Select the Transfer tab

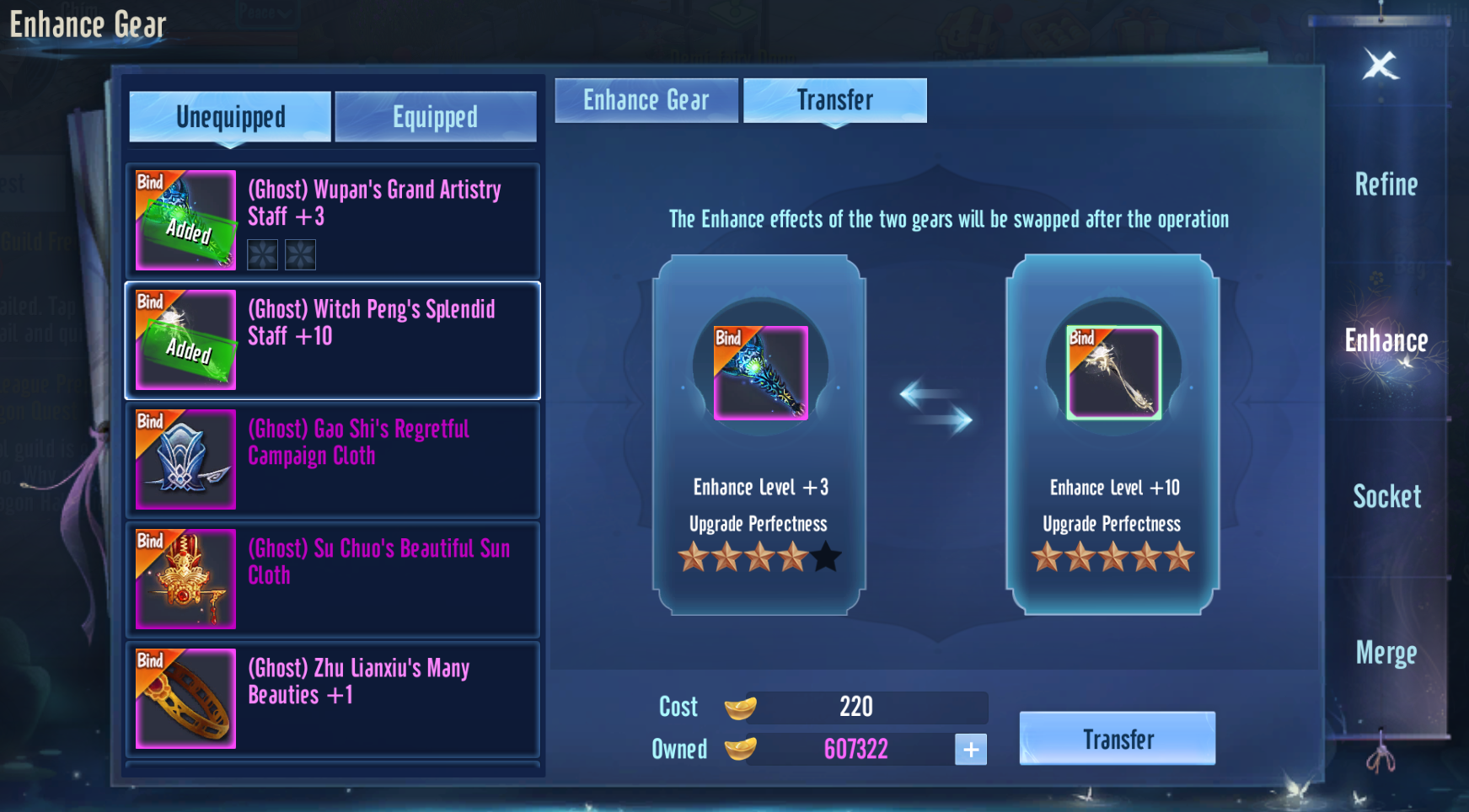click(834, 101)
